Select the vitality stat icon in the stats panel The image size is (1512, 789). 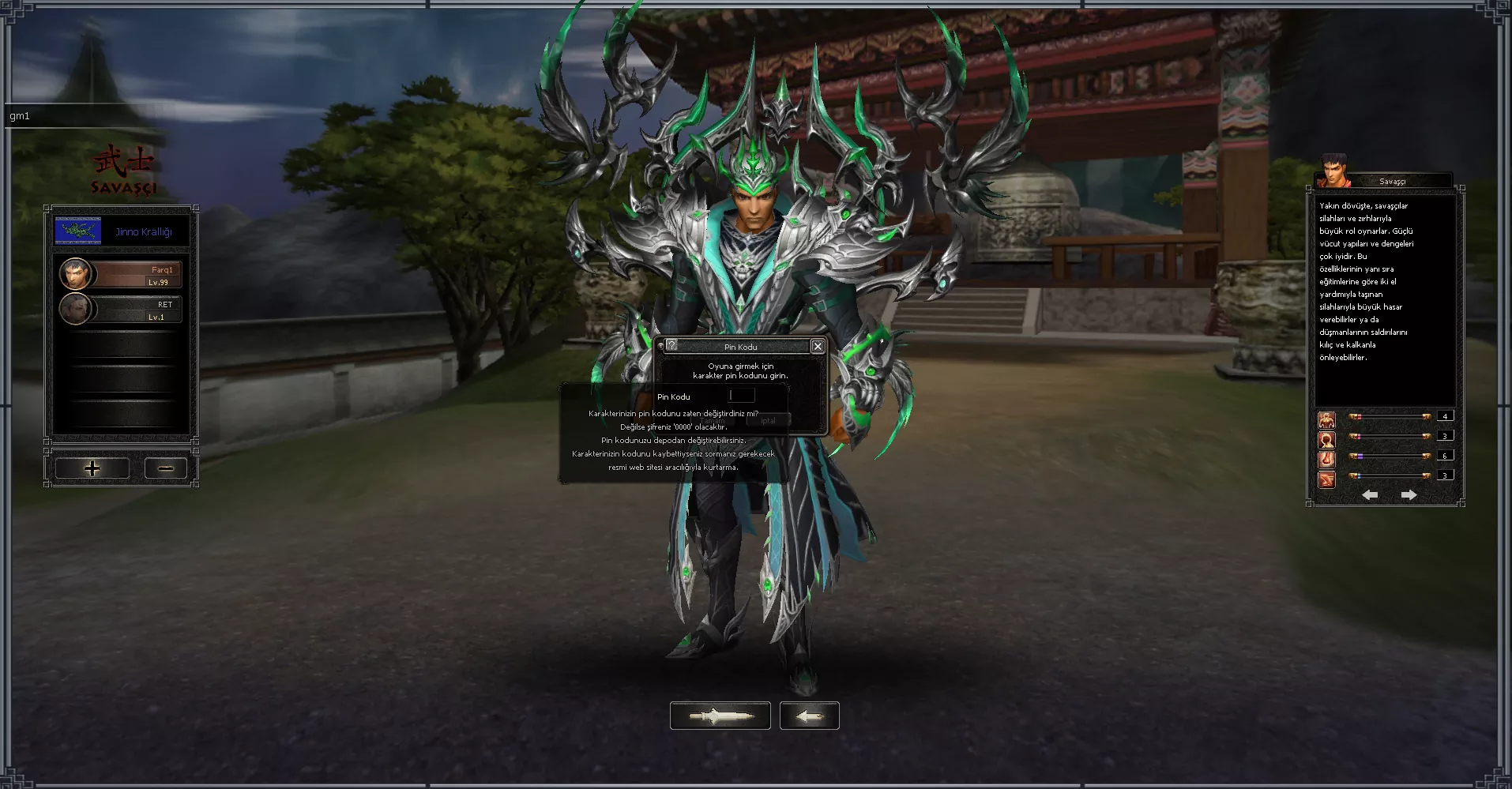coord(1326,419)
